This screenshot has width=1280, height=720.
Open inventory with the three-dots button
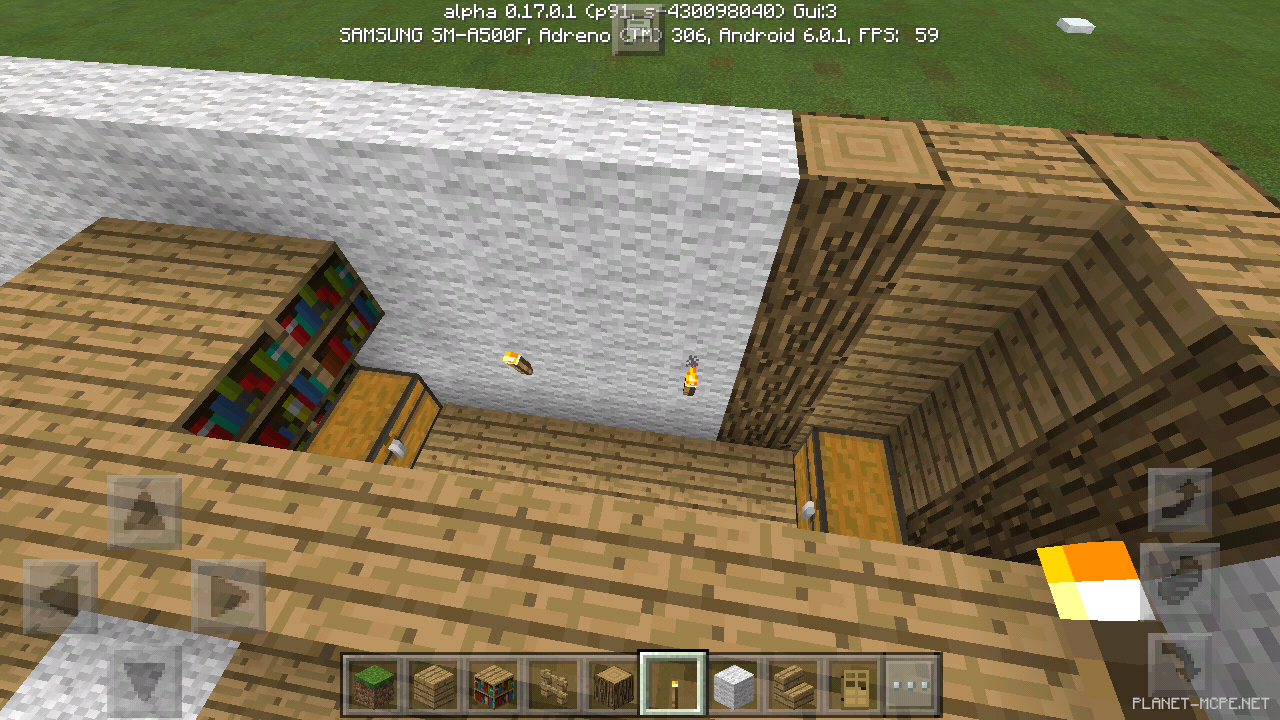(911, 685)
